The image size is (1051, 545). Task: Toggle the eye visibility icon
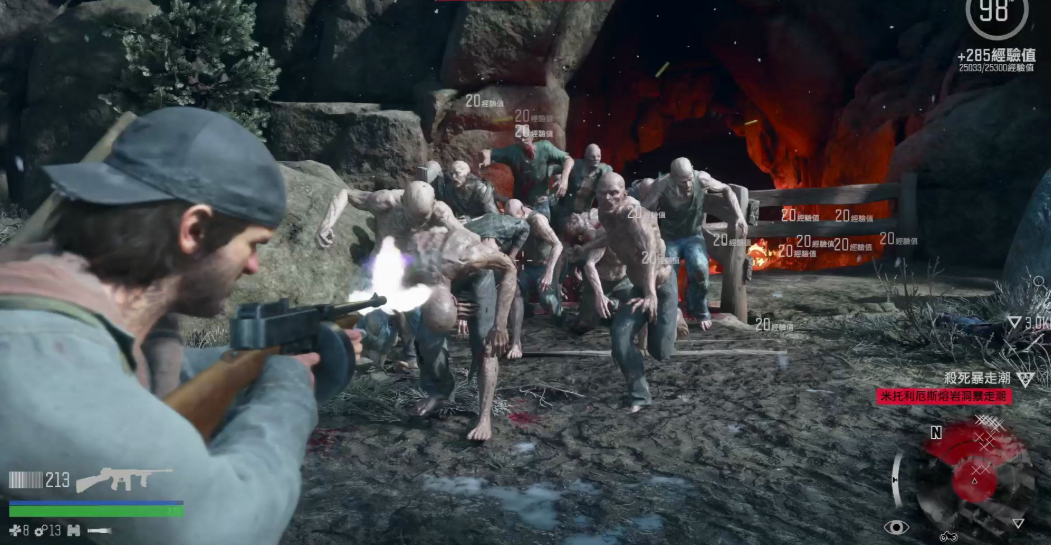pos(895,526)
